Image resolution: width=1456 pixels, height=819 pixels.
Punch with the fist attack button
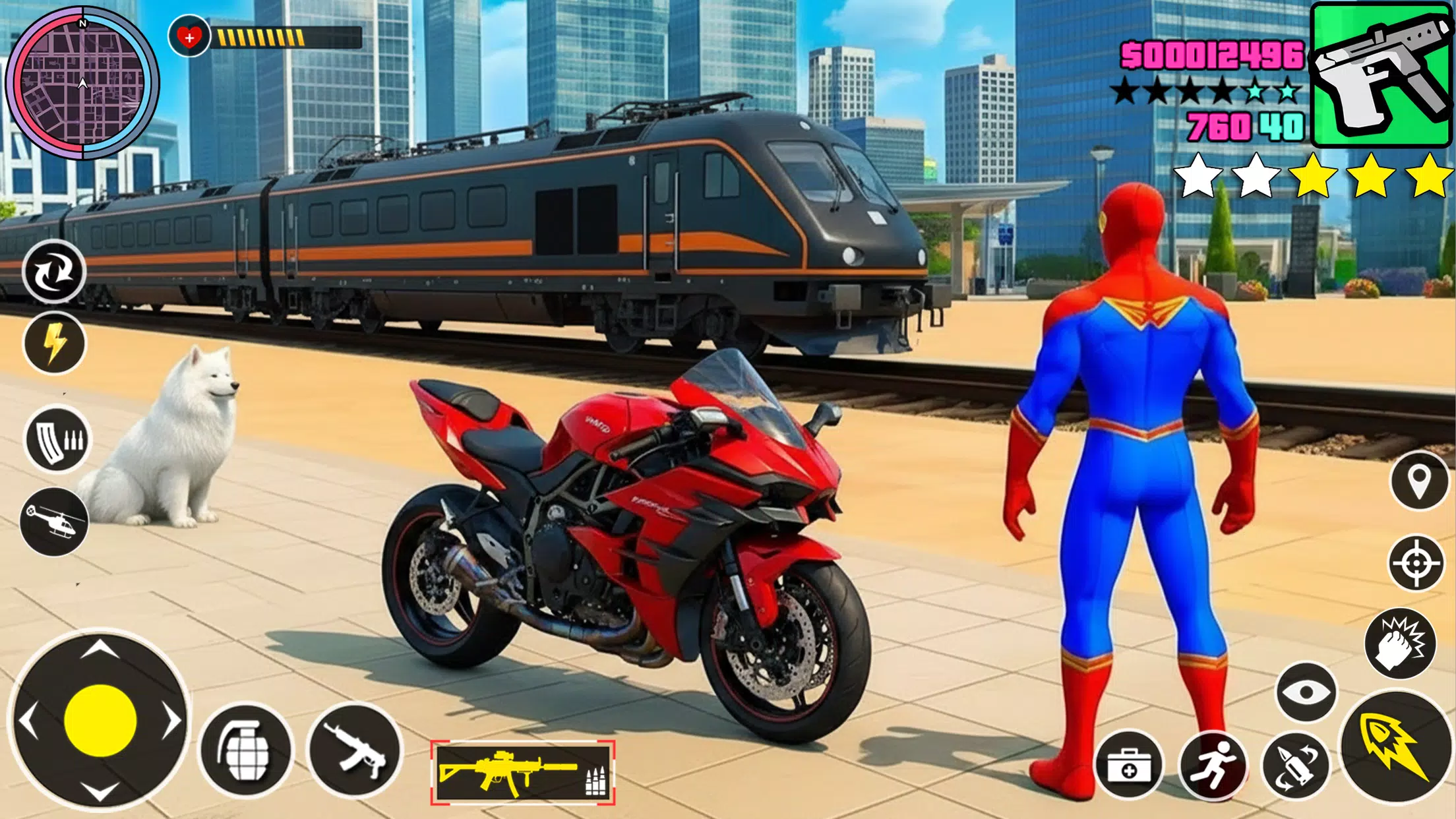tap(1400, 644)
